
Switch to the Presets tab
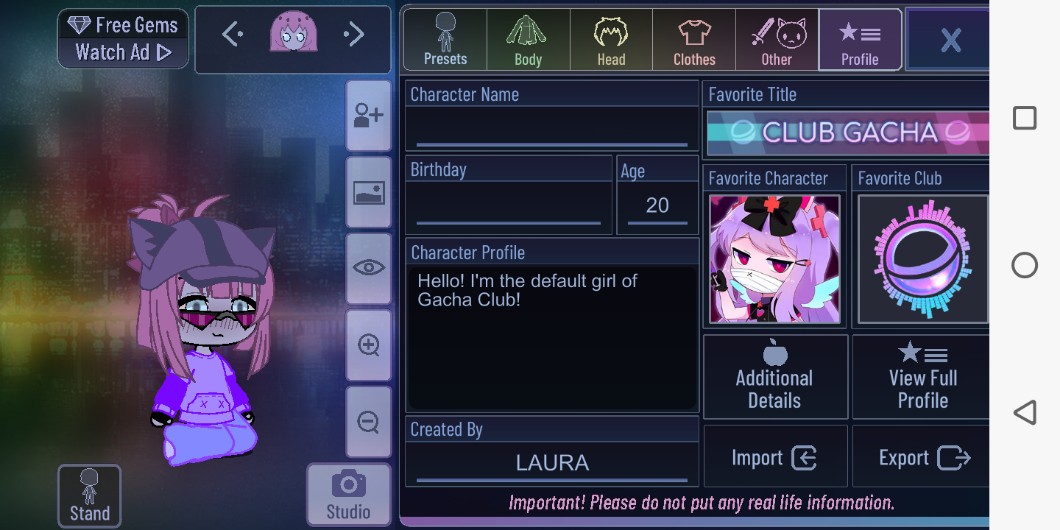tap(445, 40)
